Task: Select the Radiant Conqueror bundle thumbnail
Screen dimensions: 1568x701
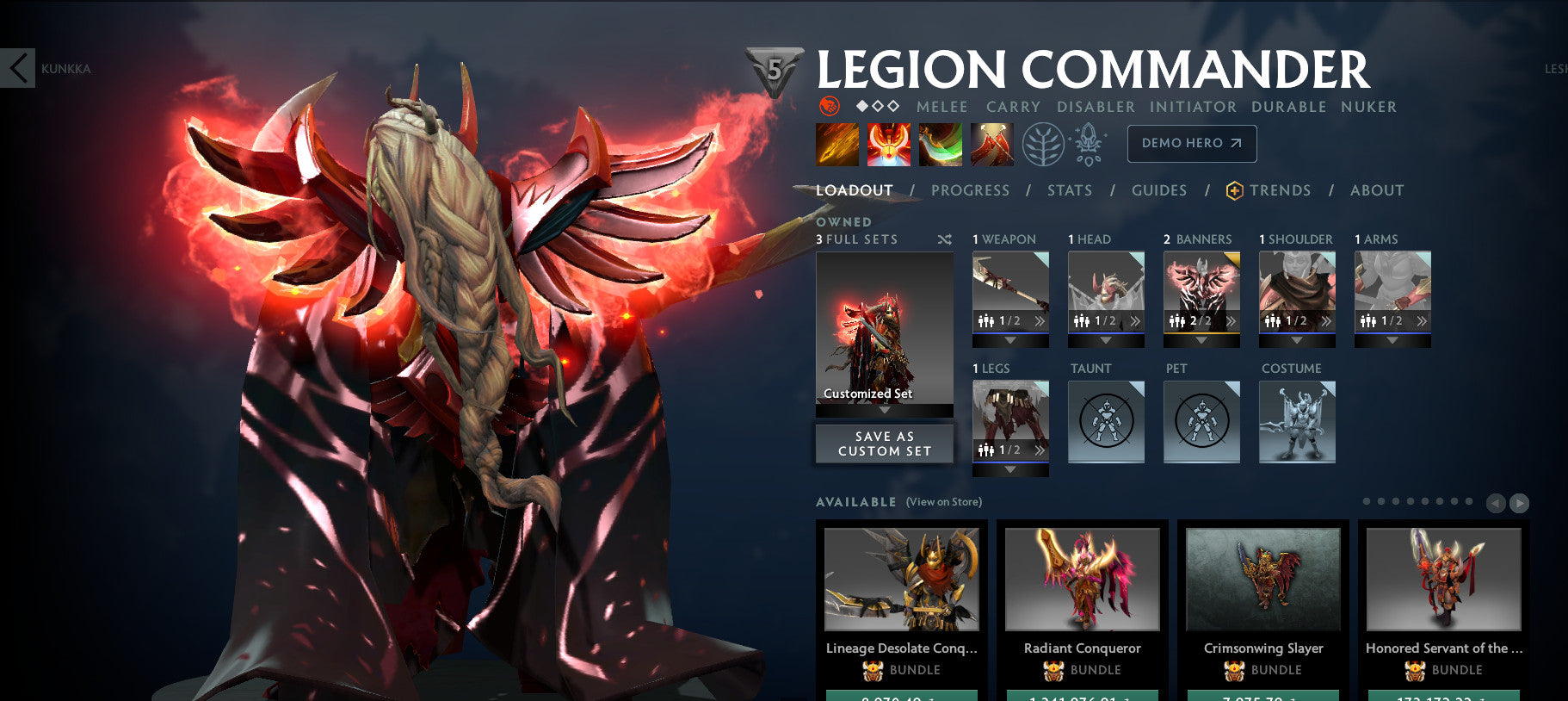Action: 1082,580
